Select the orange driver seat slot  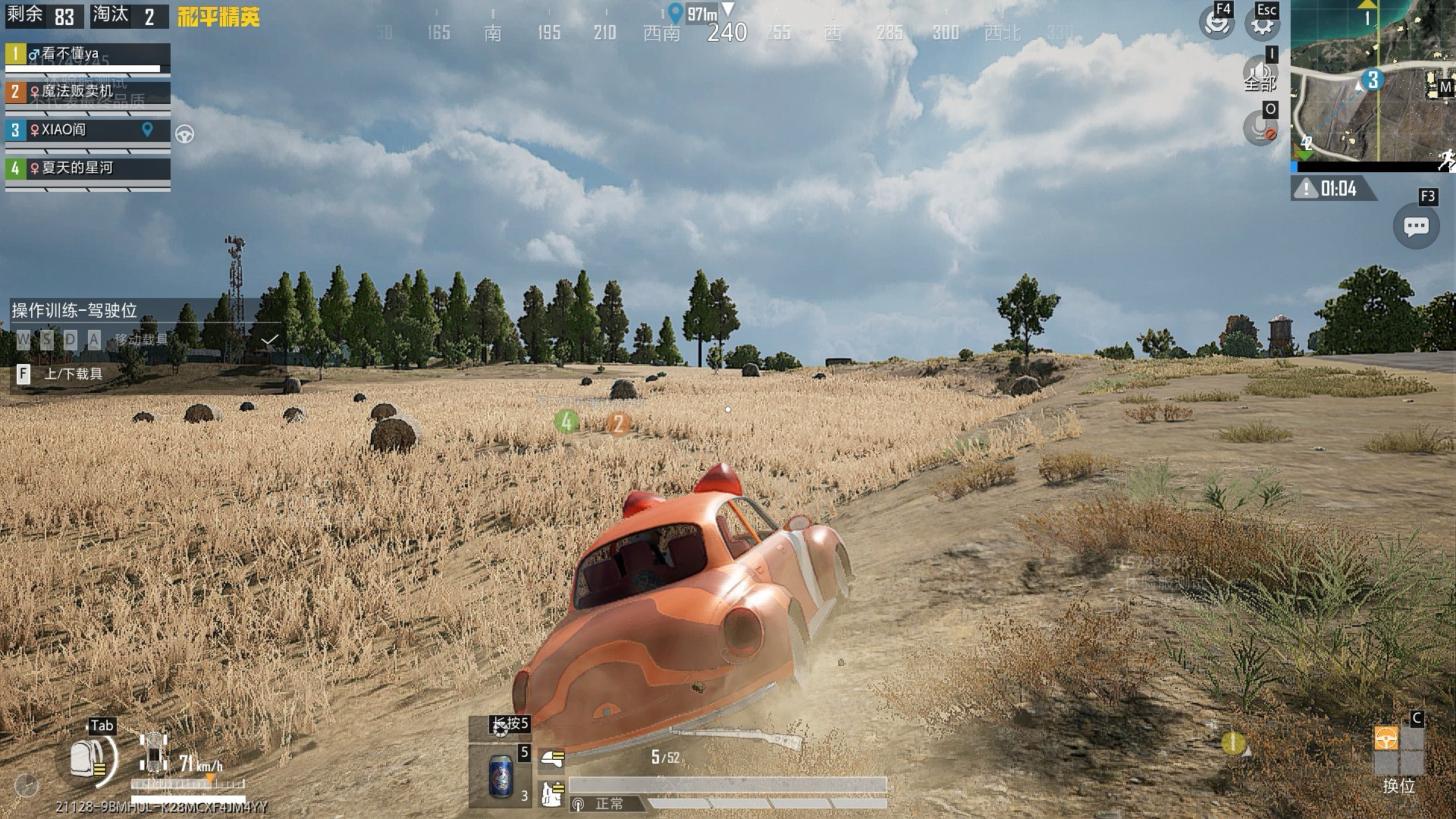(x=1386, y=738)
